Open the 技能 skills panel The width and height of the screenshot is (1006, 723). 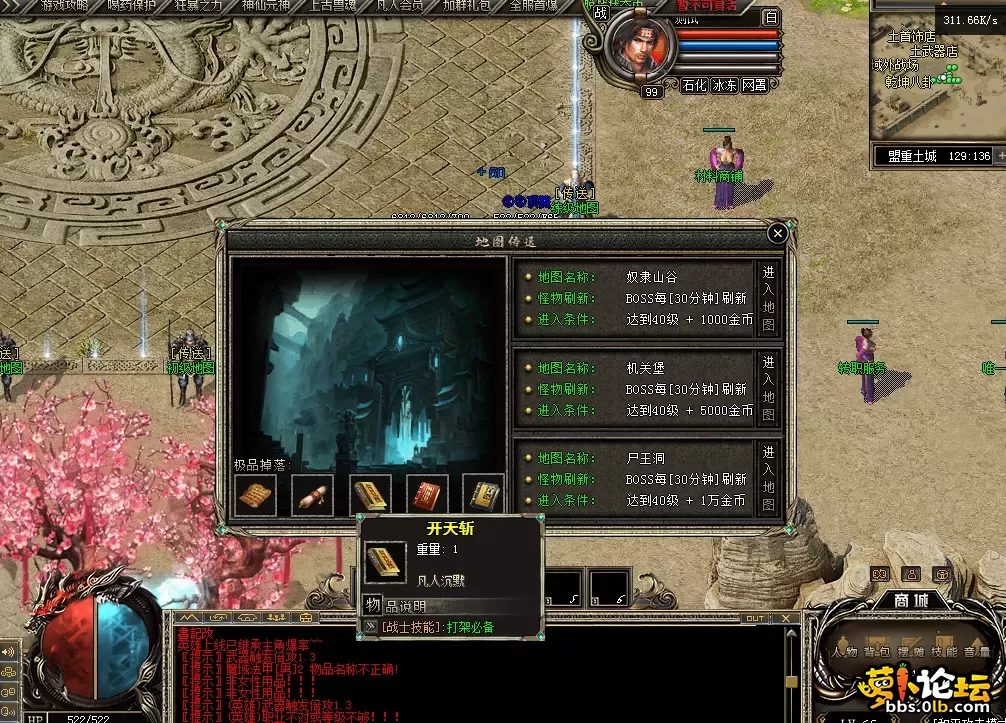[941, 652]
